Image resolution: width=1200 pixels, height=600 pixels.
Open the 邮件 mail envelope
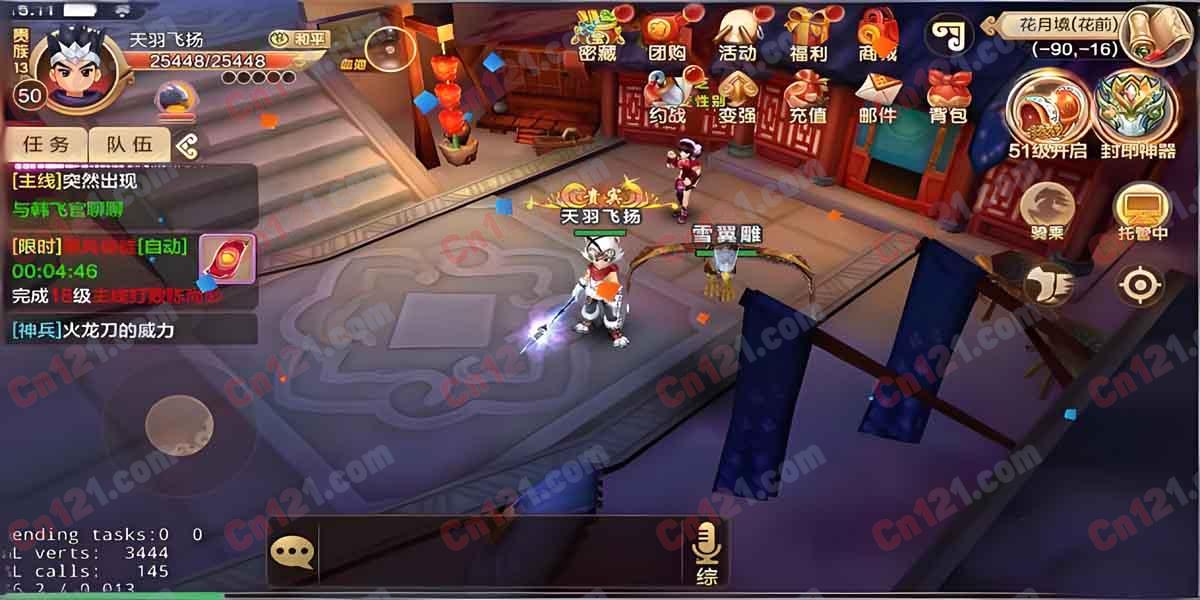click(878, 98)
